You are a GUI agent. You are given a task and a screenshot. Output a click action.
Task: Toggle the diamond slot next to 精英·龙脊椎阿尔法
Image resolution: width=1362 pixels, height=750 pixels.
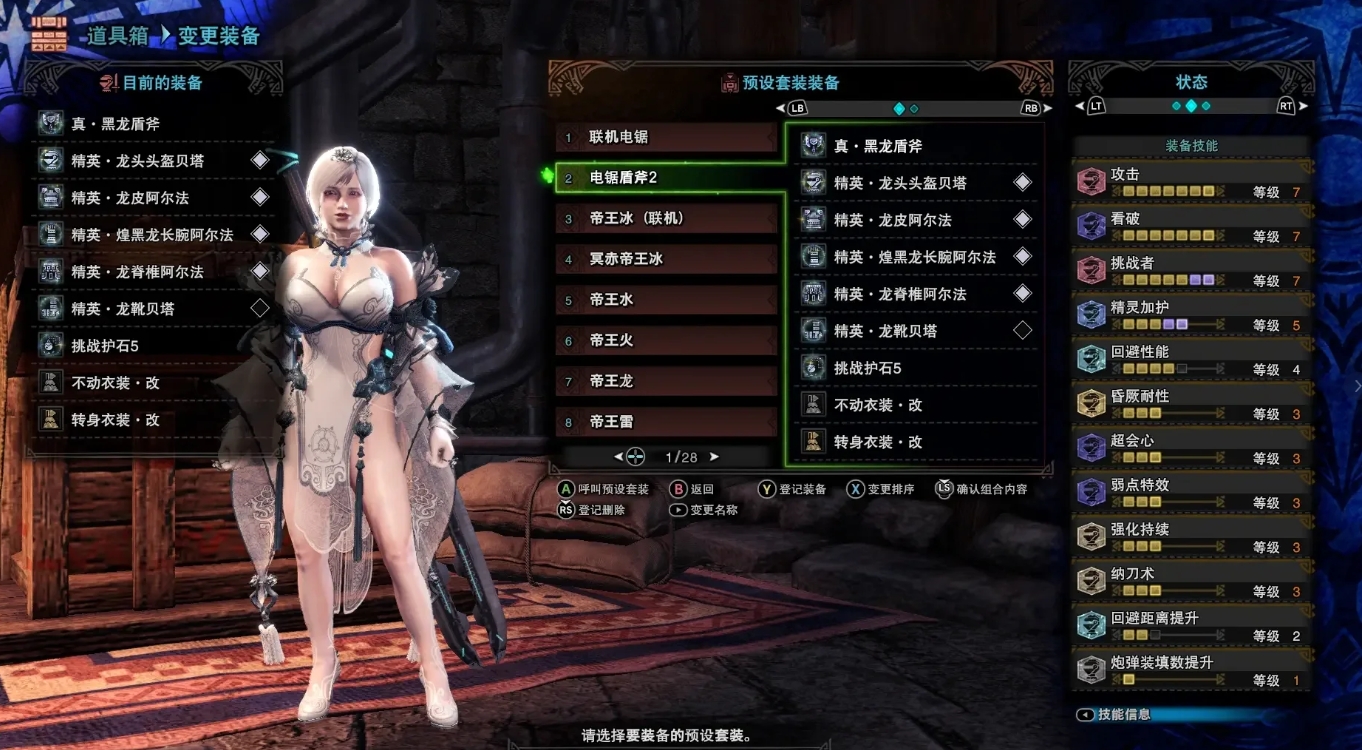tap(1020, 293)
